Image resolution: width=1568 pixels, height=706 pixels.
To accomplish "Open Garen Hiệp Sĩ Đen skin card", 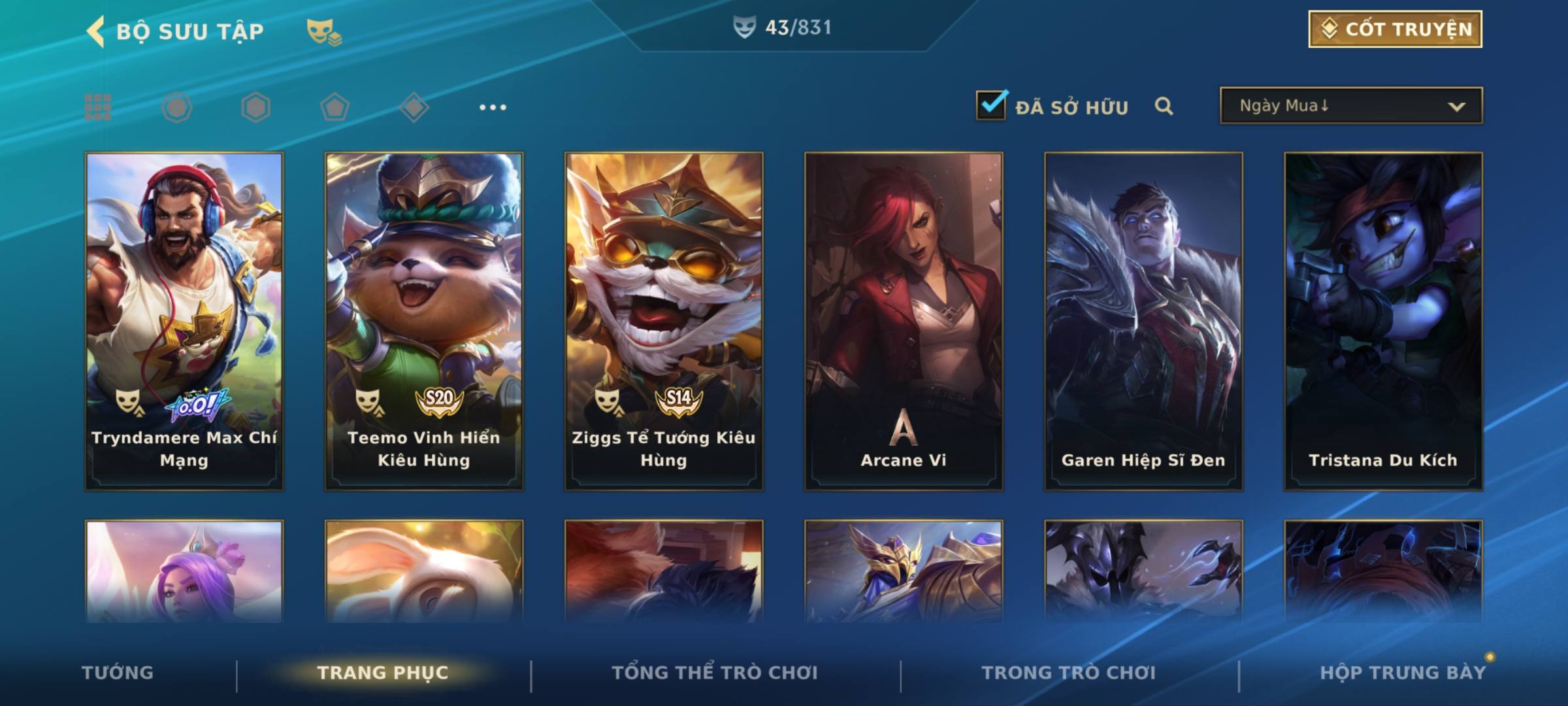I will coord(1143,320).
